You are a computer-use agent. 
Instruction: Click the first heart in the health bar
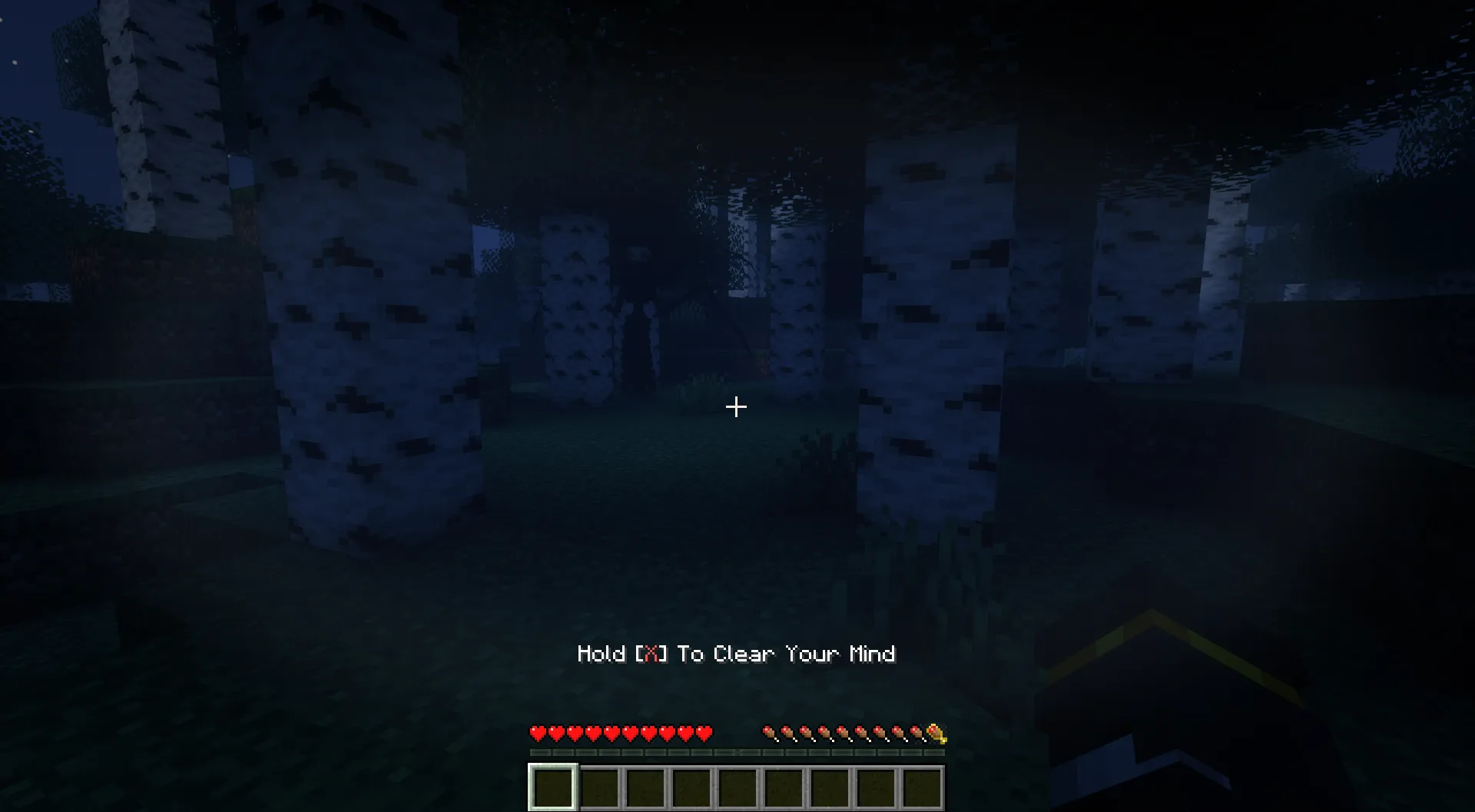click(536, 733)
